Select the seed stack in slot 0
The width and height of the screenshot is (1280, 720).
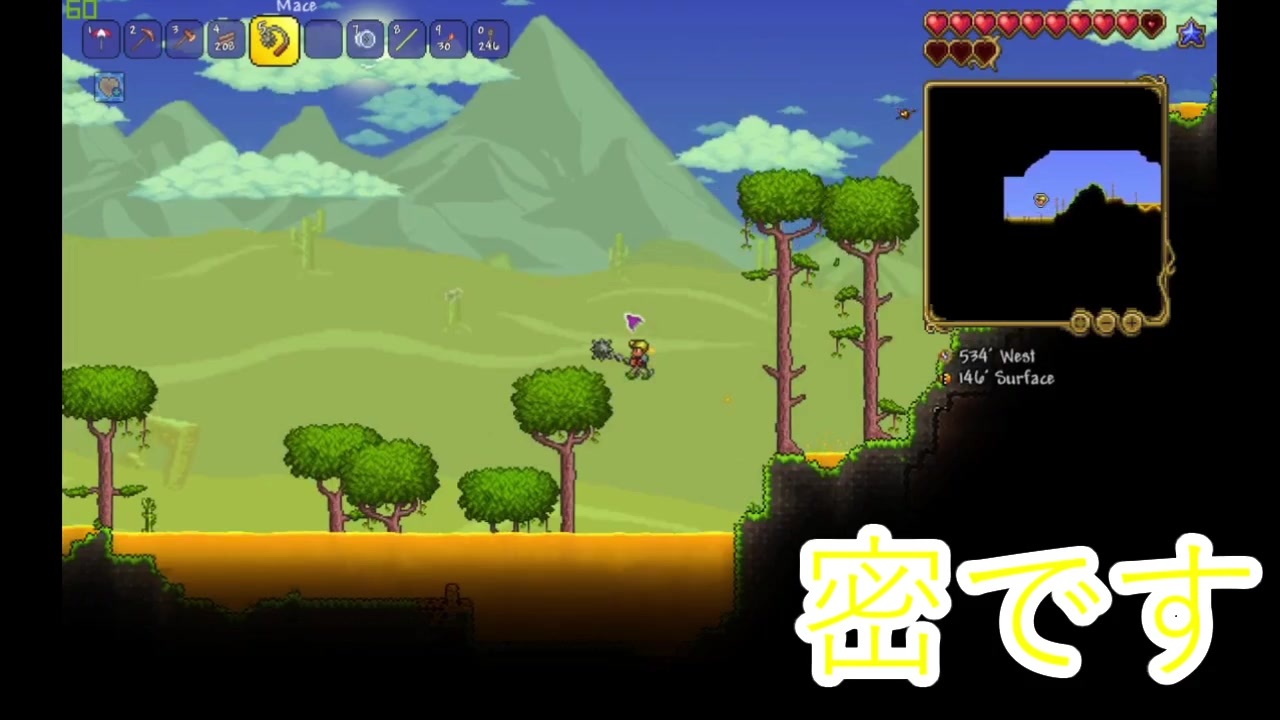point(487,38)
